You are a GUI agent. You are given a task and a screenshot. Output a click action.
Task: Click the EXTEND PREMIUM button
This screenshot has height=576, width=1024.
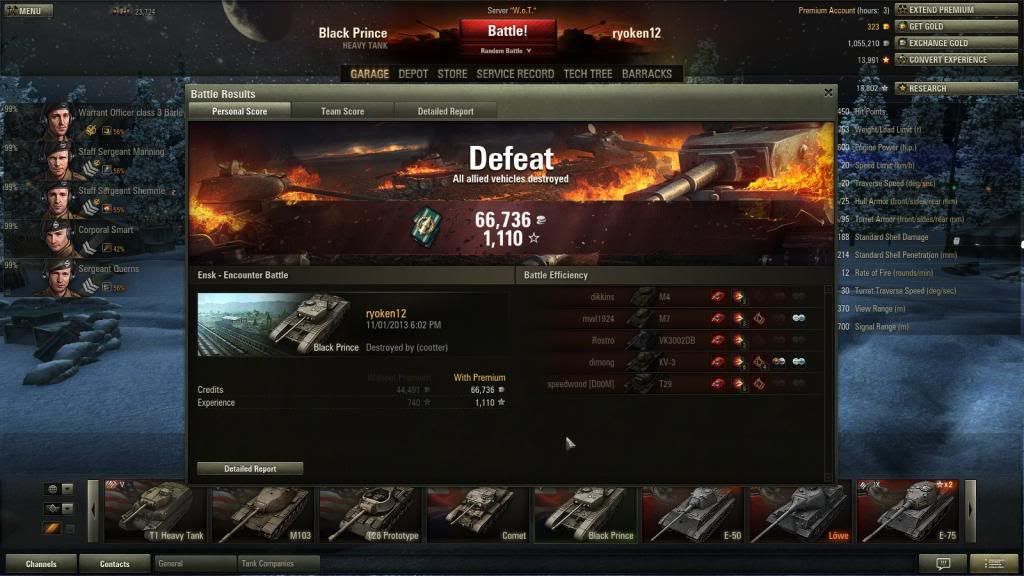coord(954,10)
